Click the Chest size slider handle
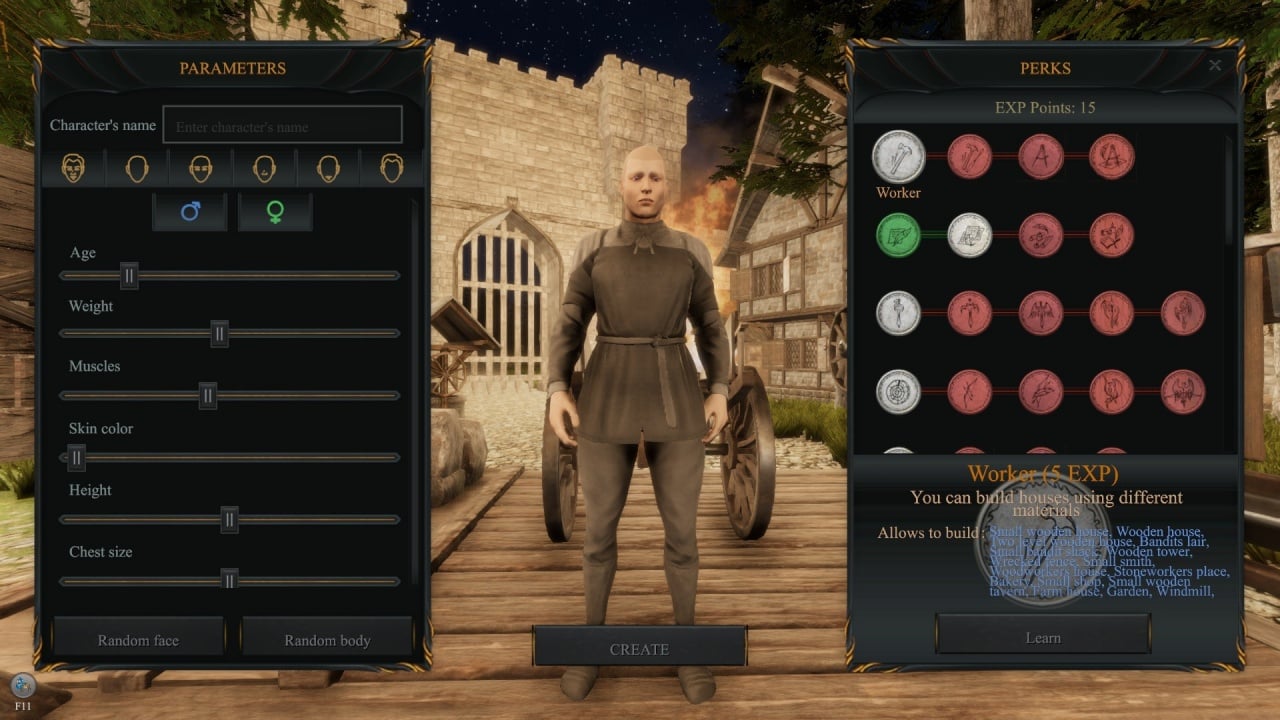The width and height of the screenshot is (1280, 720). (x=229, y=580)
